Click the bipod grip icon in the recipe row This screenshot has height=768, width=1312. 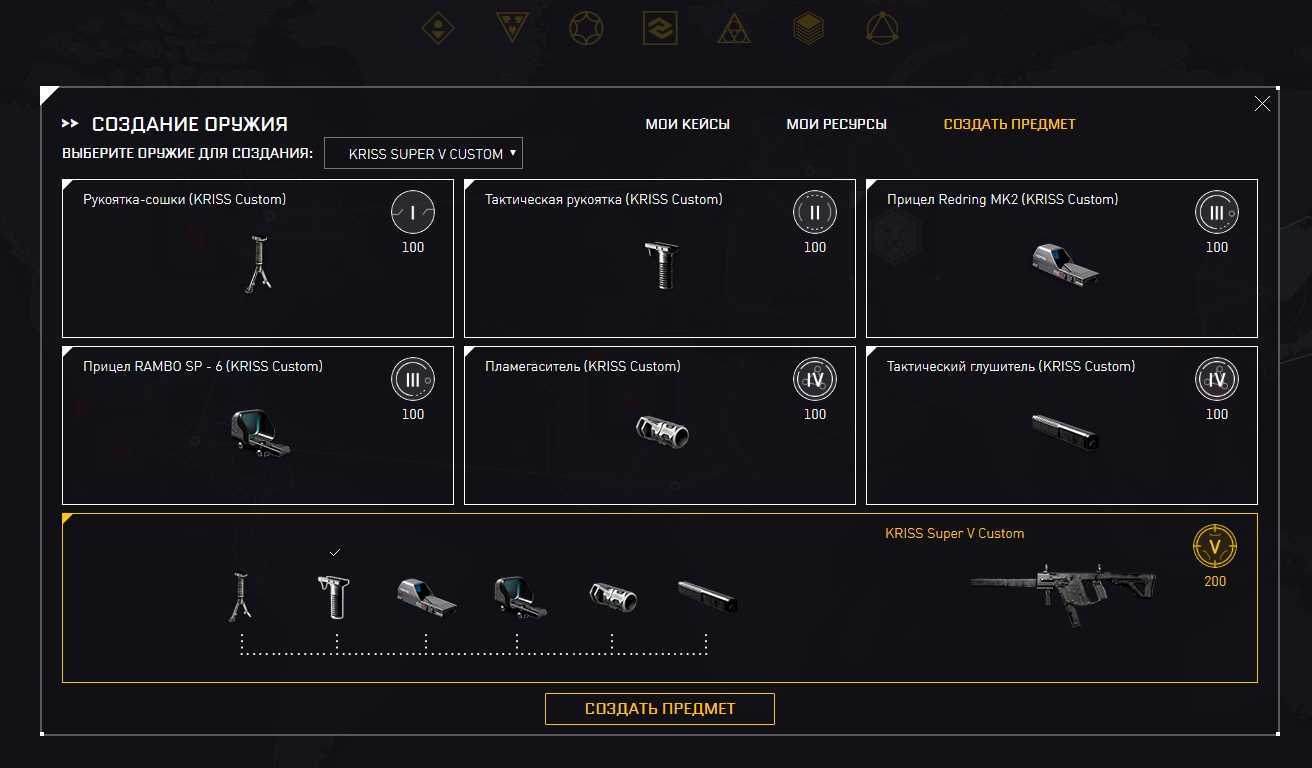tap(240, 597)
